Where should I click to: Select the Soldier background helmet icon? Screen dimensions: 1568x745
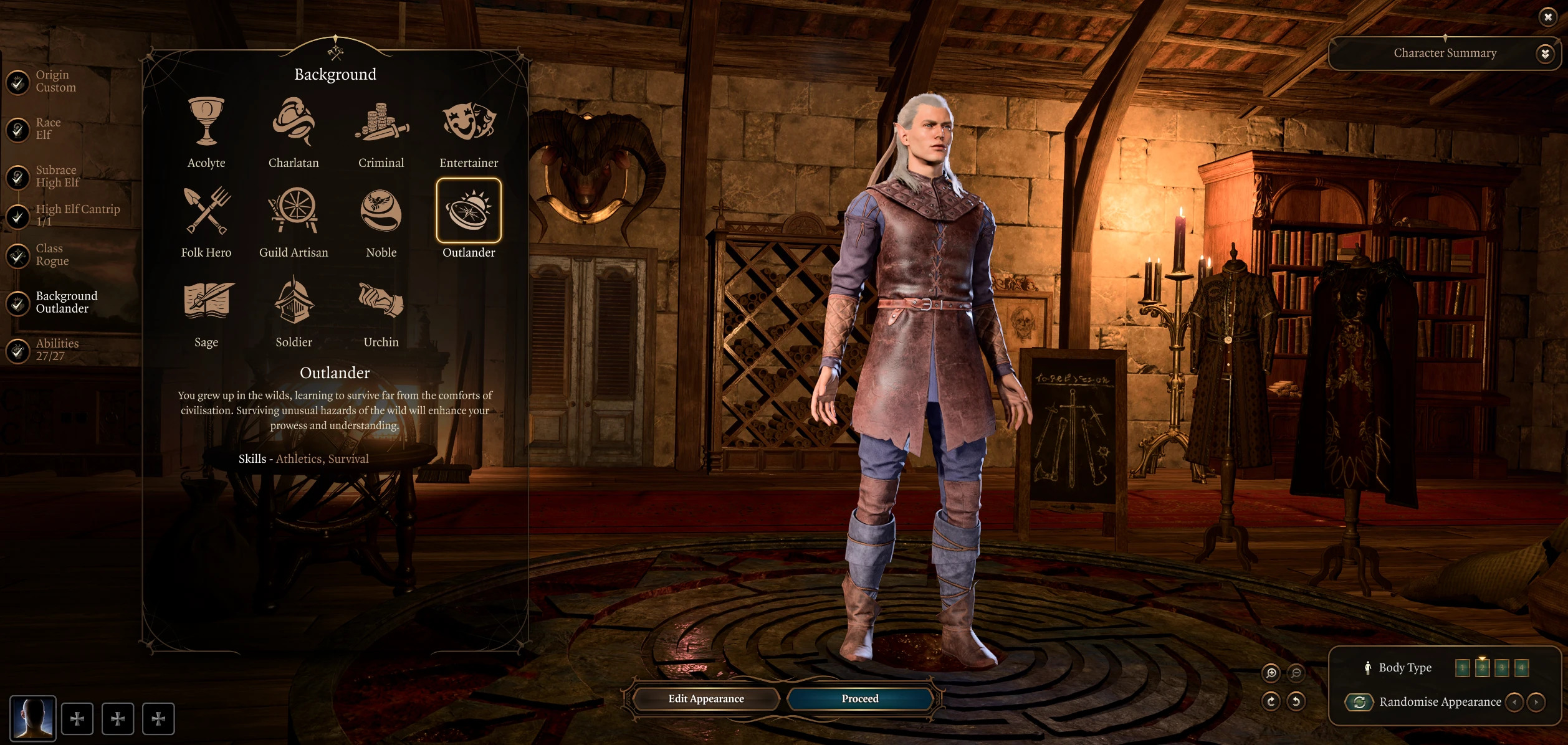[294, 301]
